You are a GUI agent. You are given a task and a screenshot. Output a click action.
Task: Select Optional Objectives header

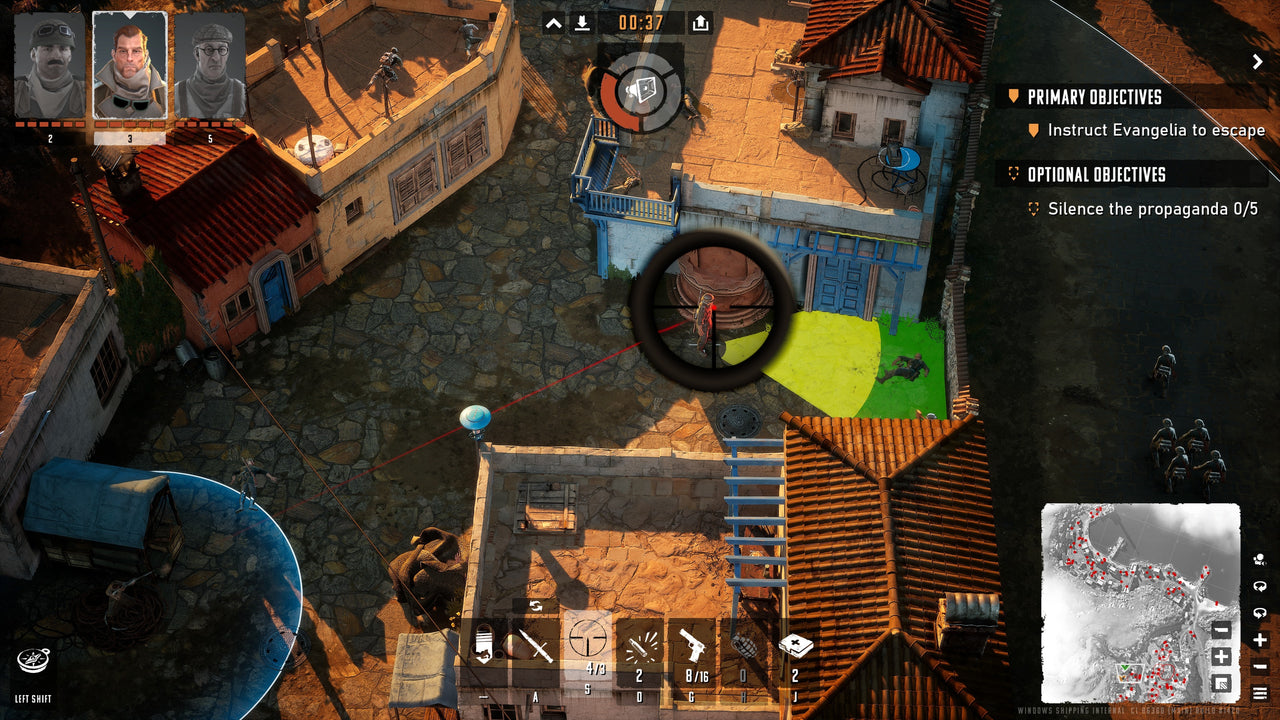(x=1097, y=174)
